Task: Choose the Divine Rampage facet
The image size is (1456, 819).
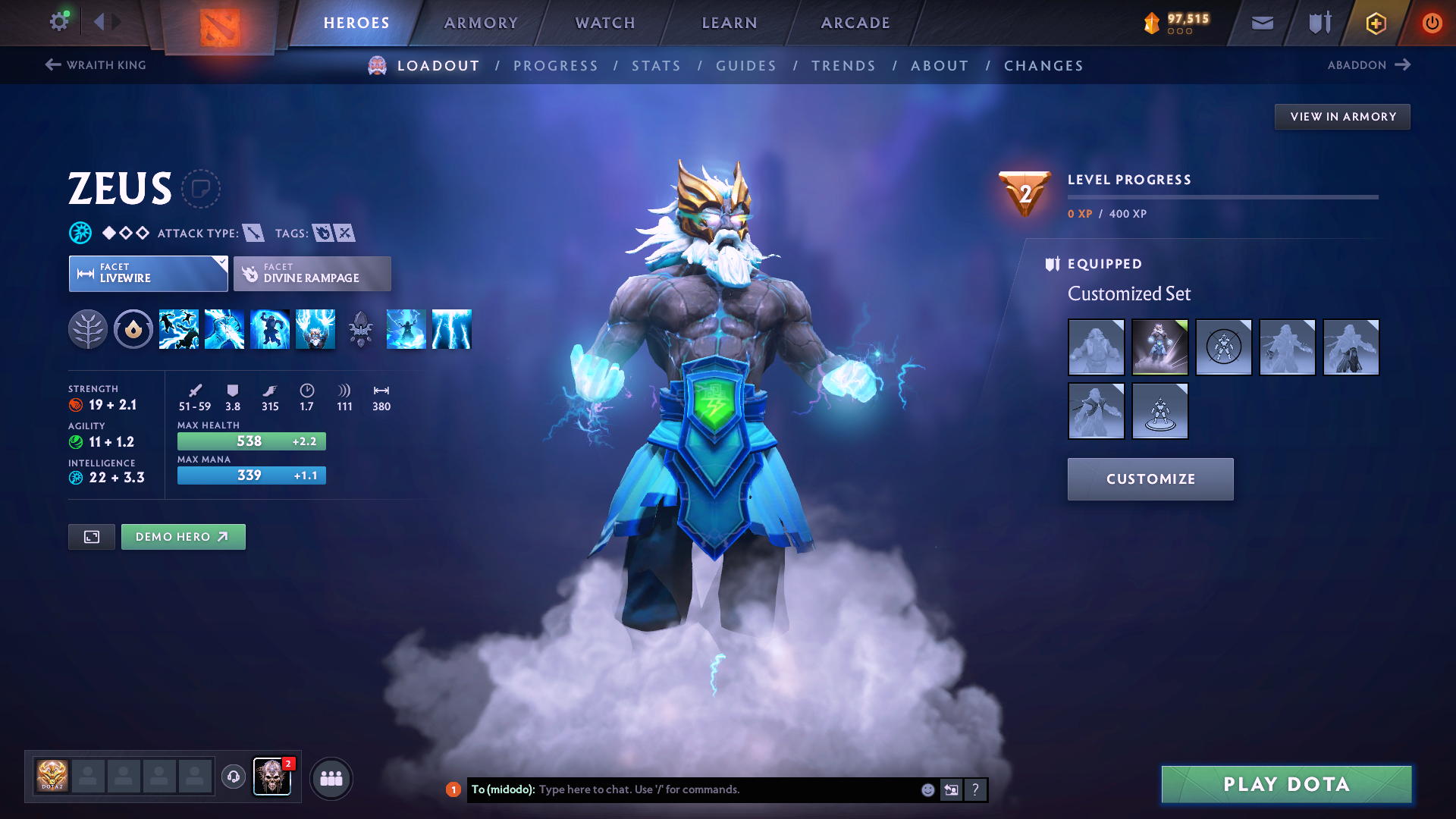Action: point(312,274)
